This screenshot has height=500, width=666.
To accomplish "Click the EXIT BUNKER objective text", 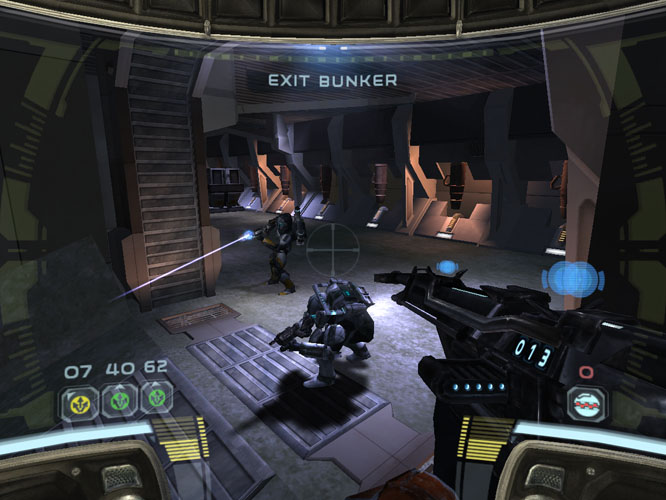I will coord(332,80).
